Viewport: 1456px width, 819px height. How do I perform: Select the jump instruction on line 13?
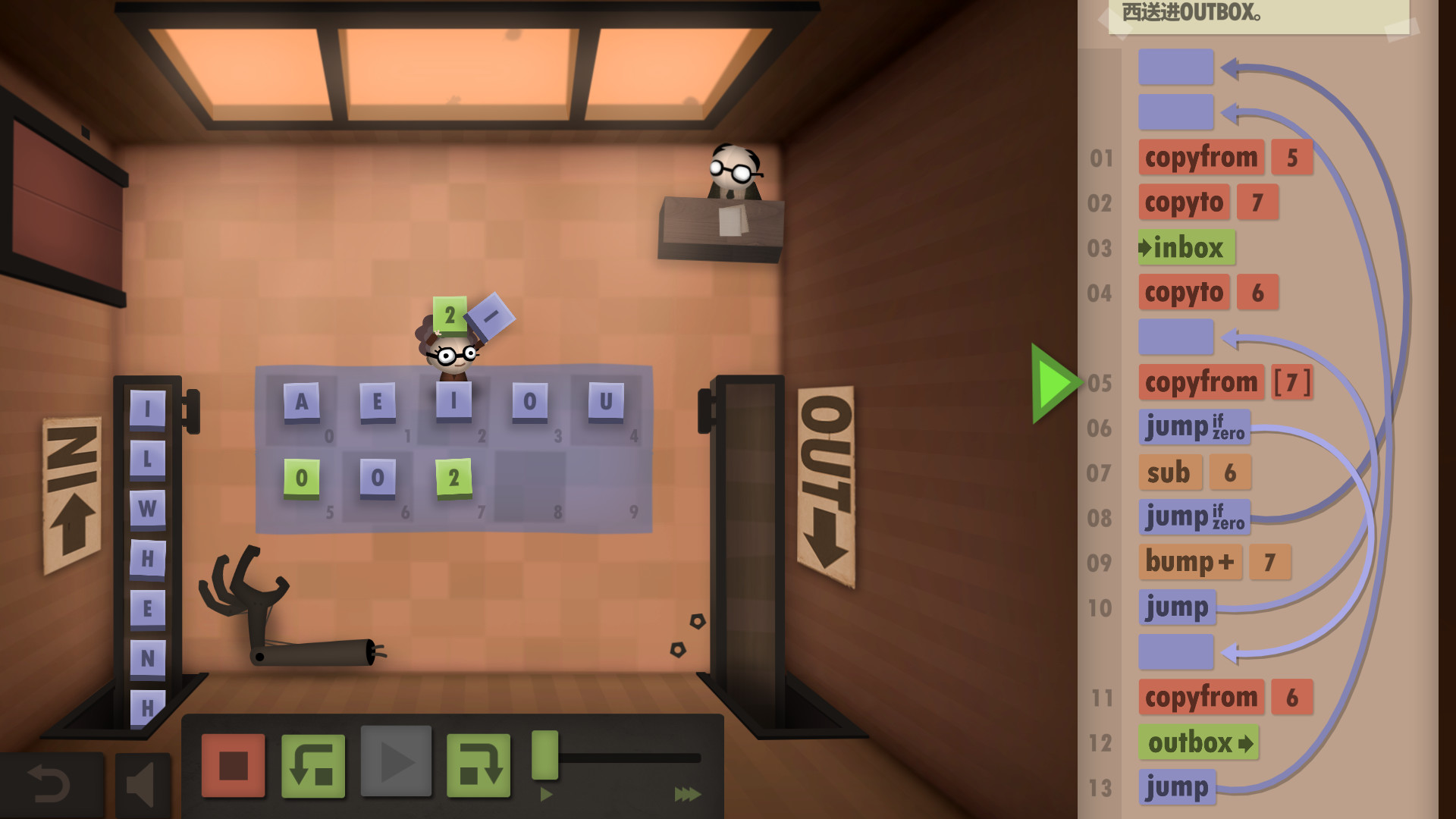1177,786
